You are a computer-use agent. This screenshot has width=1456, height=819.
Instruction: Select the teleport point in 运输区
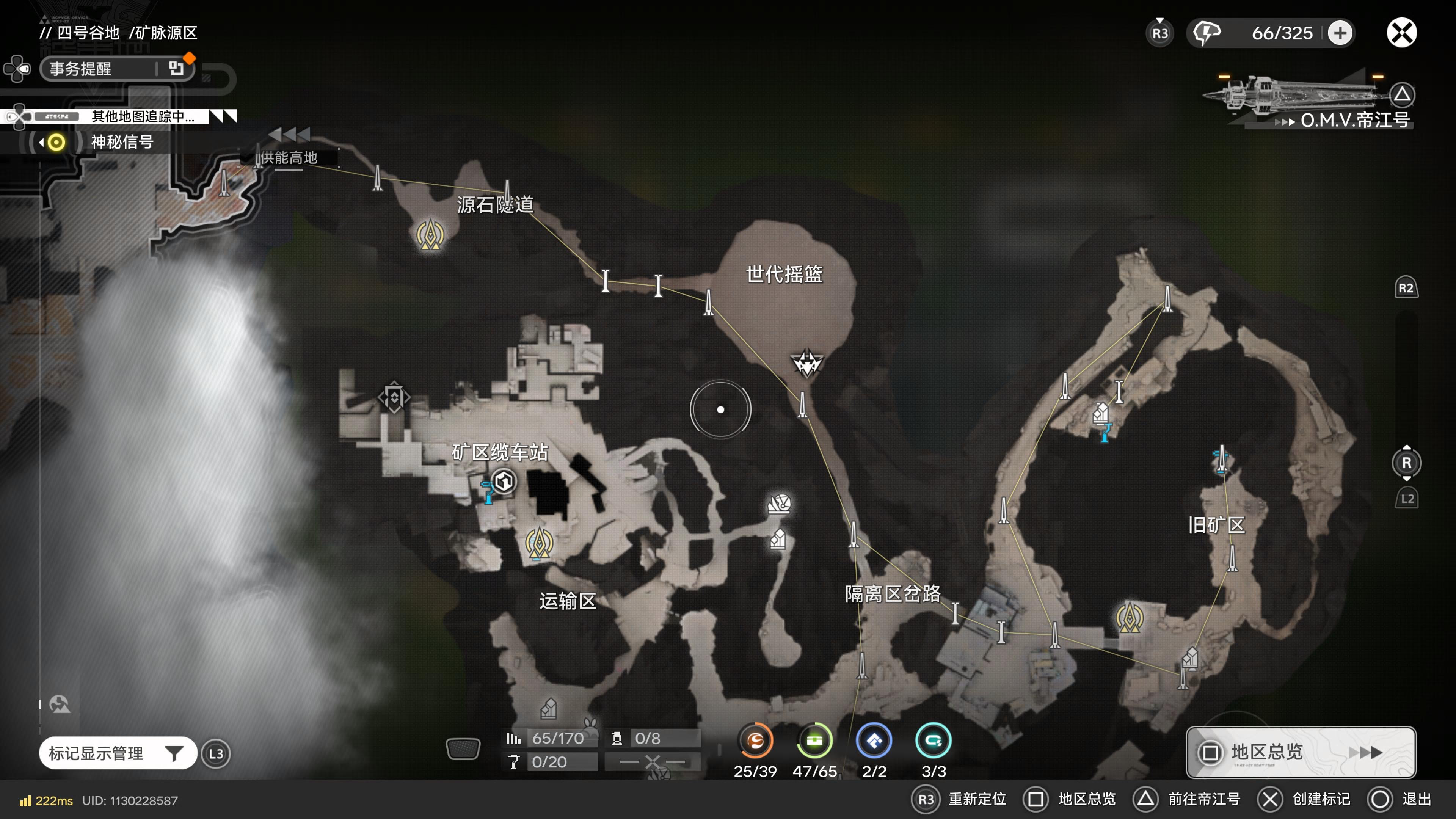point(539,543)
